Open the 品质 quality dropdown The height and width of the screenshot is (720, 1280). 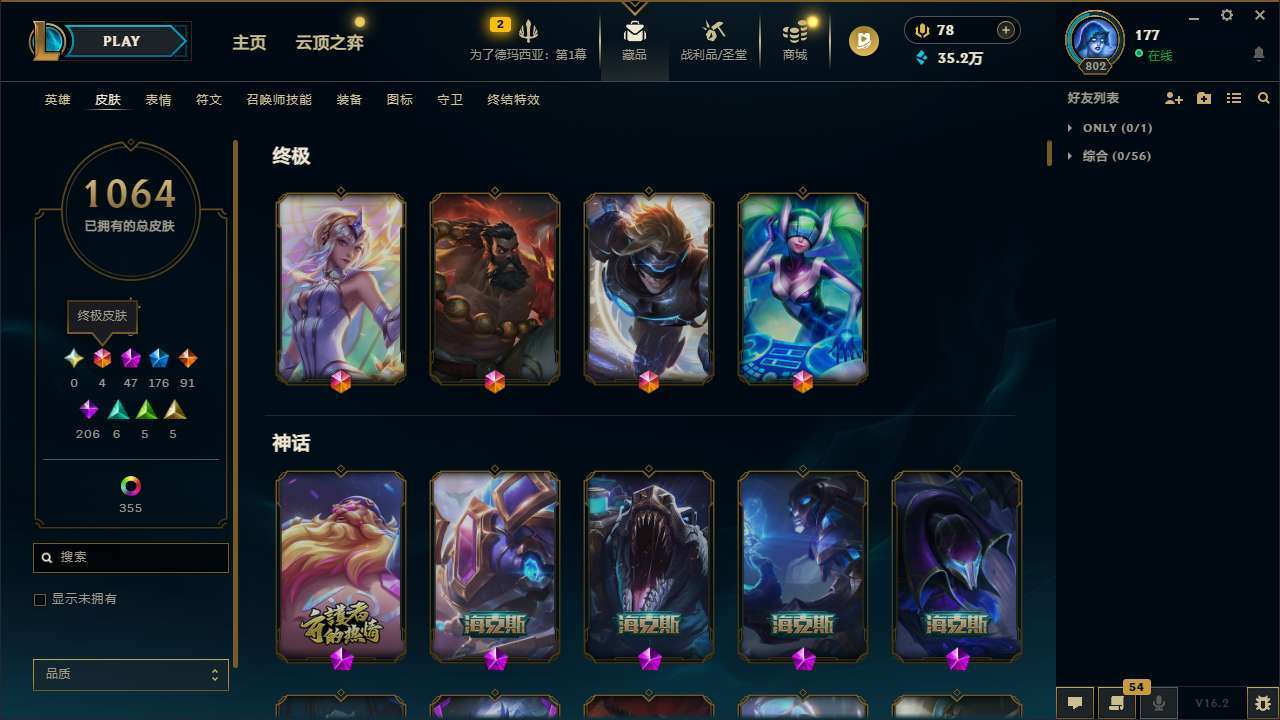pos(130,674)
